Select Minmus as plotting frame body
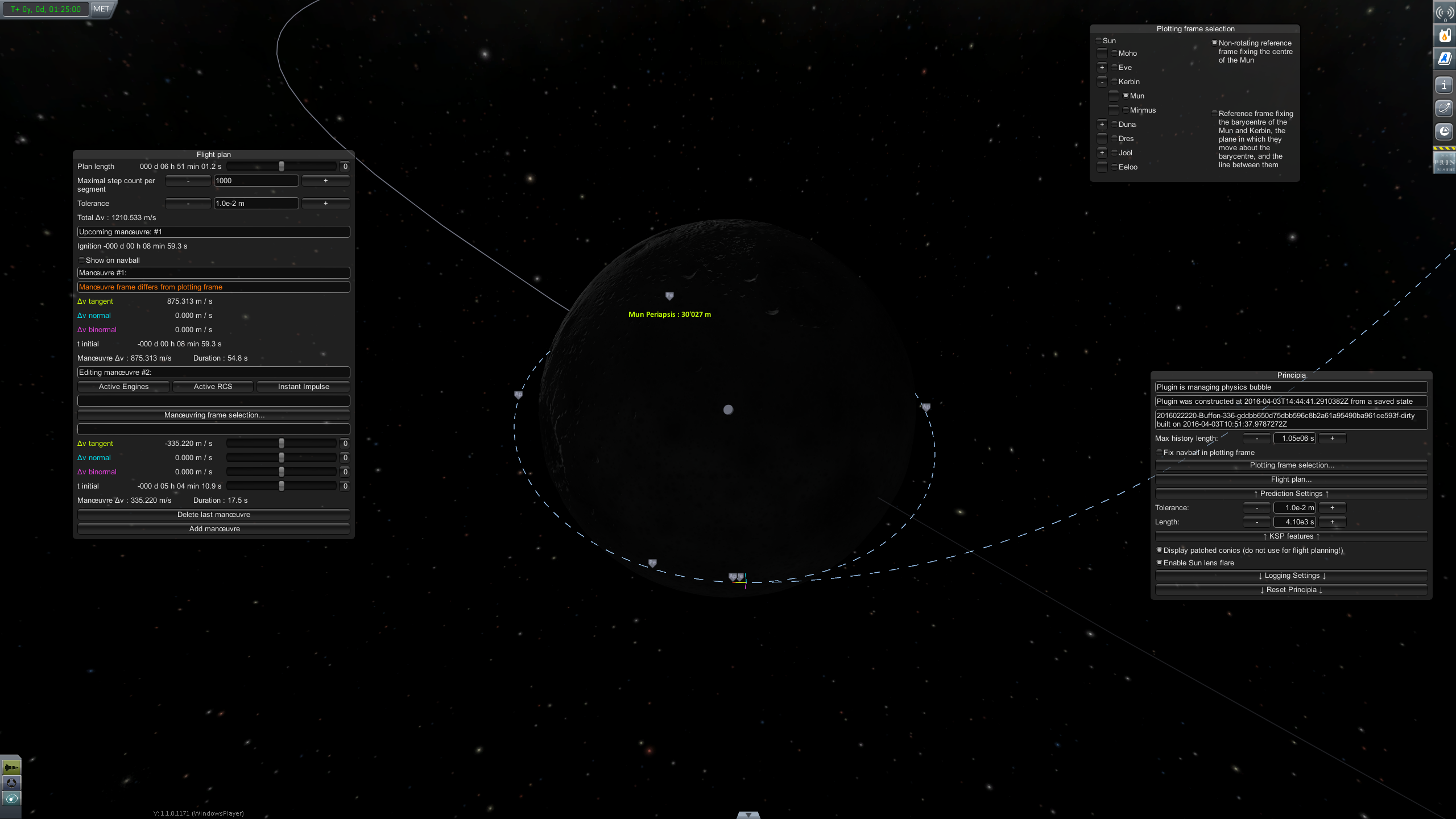This screenshot has width=1456, height=819. click(1126, 110)
